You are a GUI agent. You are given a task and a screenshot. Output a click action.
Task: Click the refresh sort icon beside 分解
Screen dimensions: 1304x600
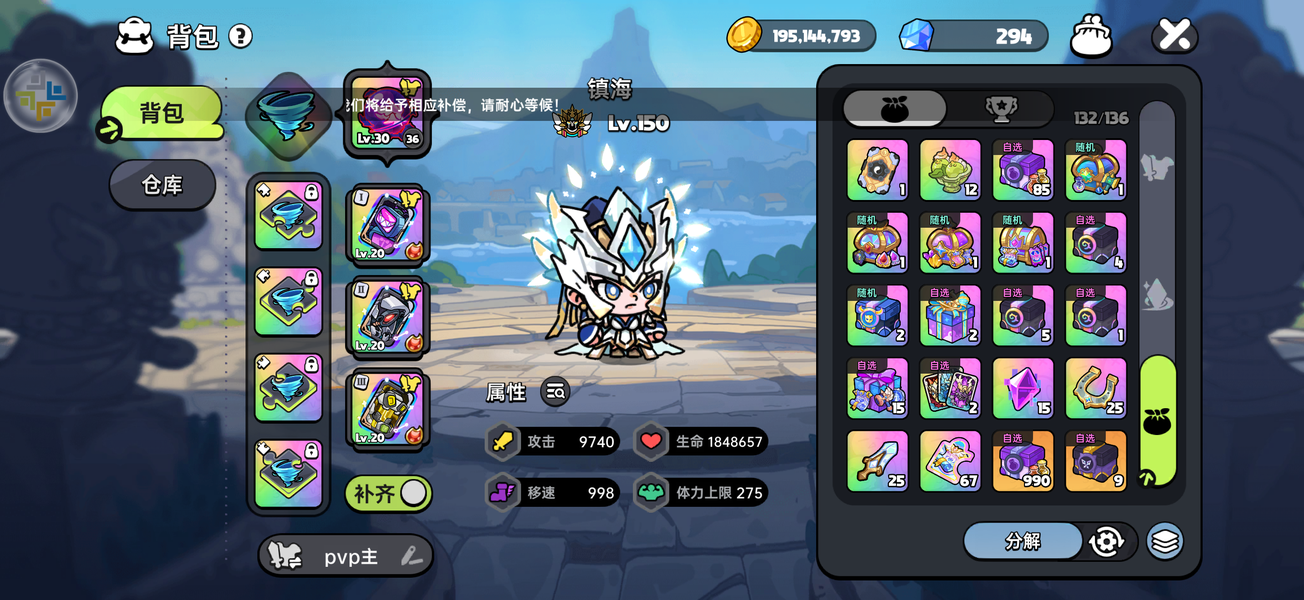pyautogui.click(x=1106, y=541)
